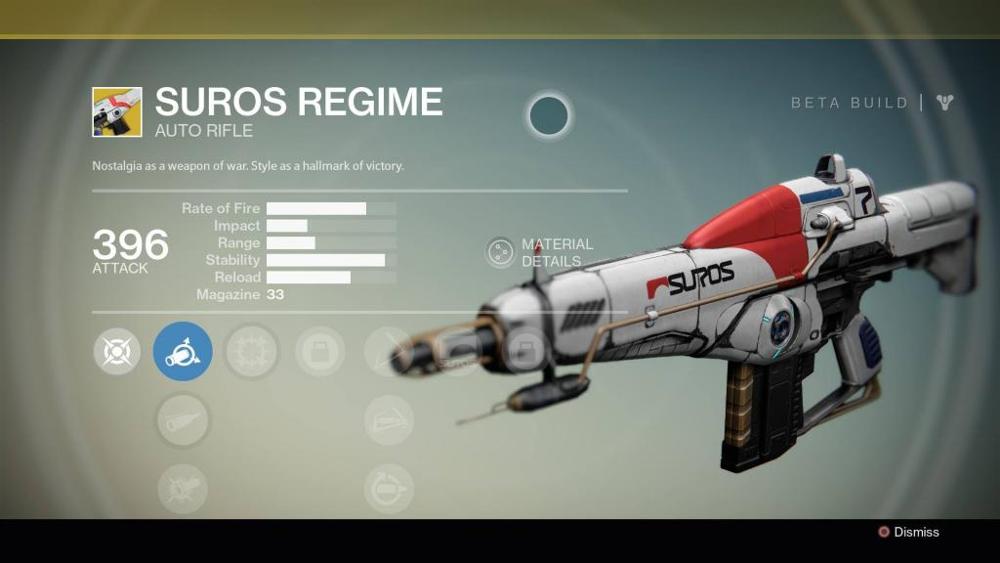
Task: Click the Suros Regime weapon thumbnail
Action: [x=117, y=111]
